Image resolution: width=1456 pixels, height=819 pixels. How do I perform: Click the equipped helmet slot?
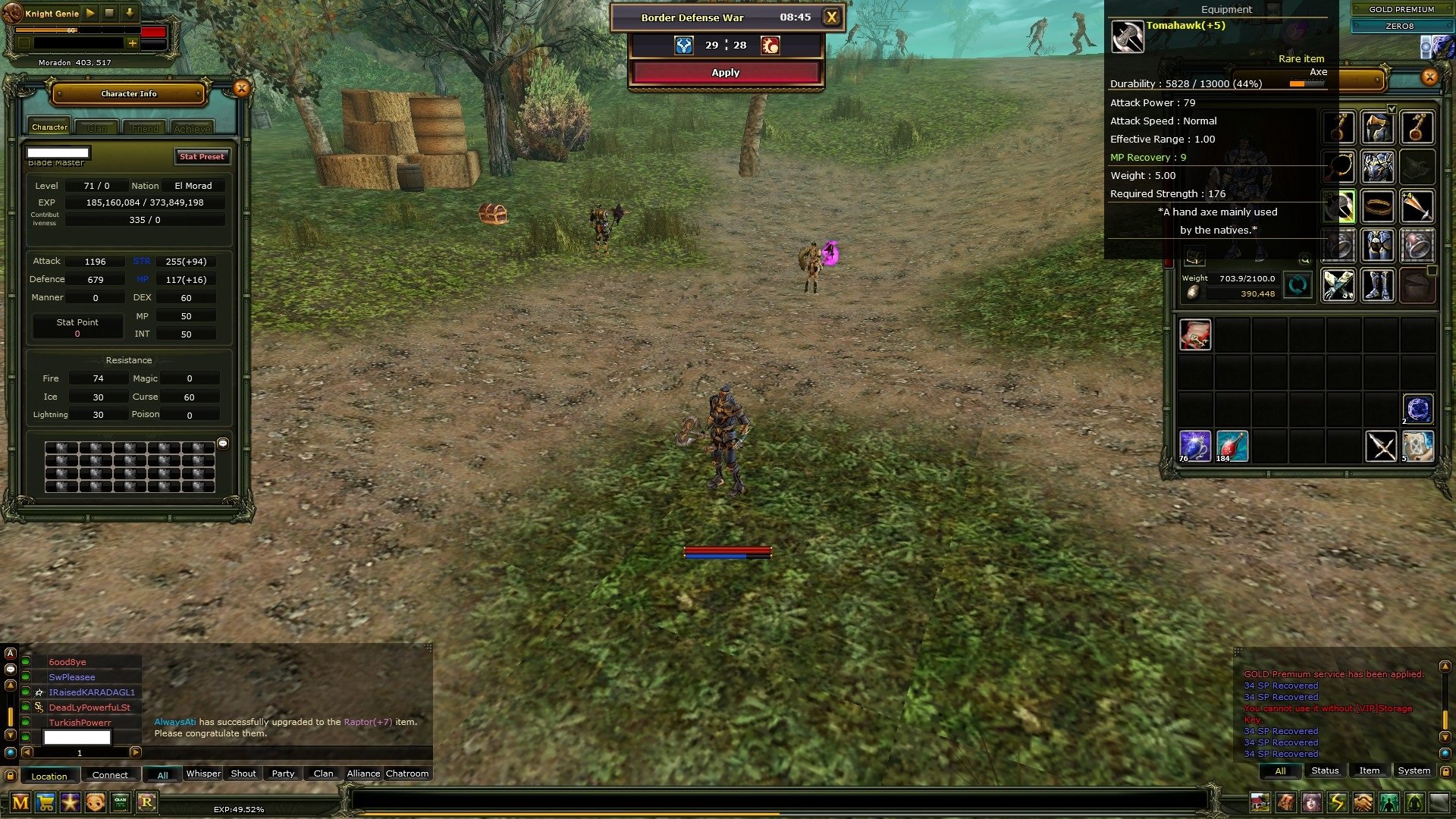1377,127
